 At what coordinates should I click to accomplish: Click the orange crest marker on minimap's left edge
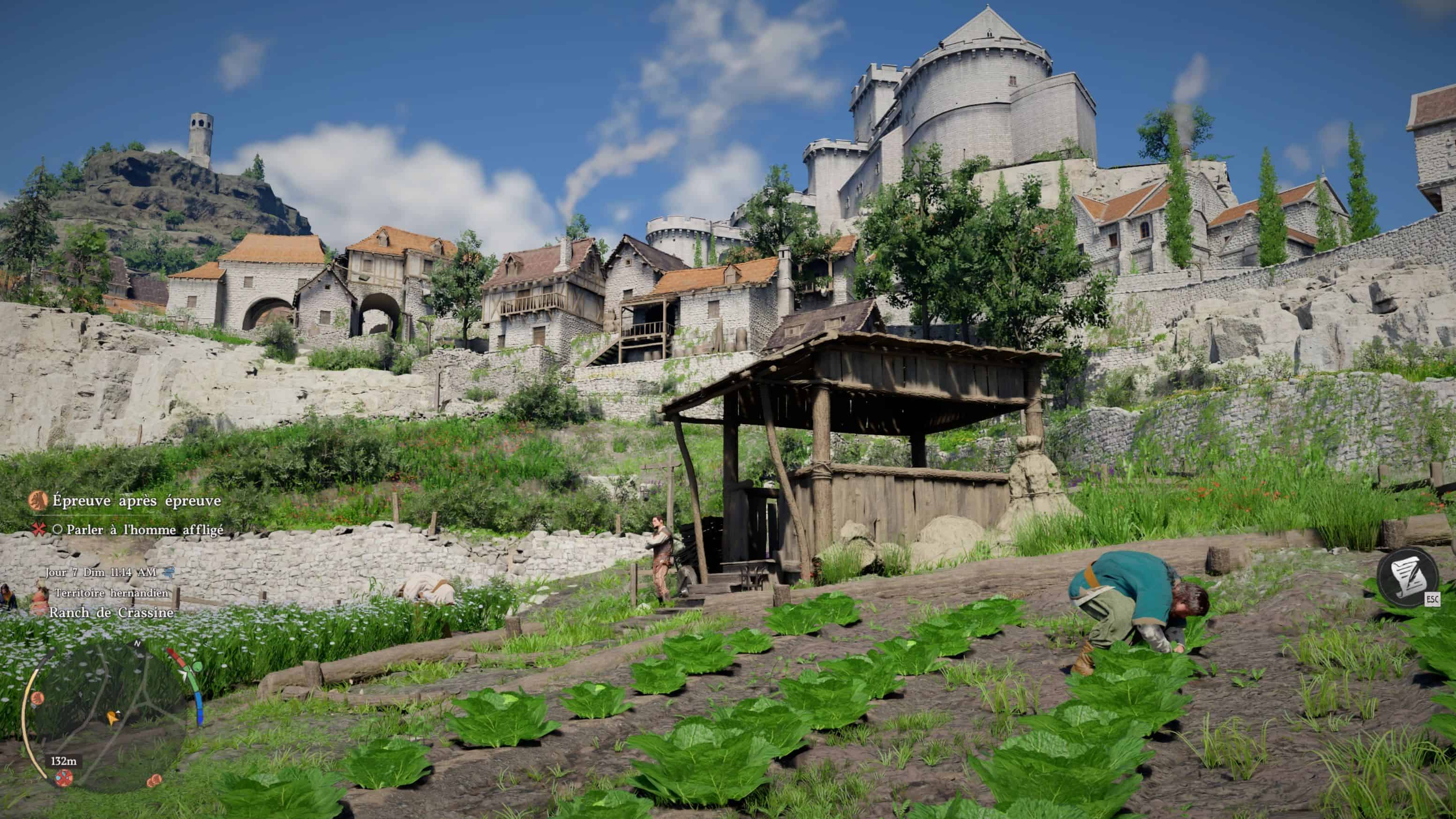(x=38, y=698)
